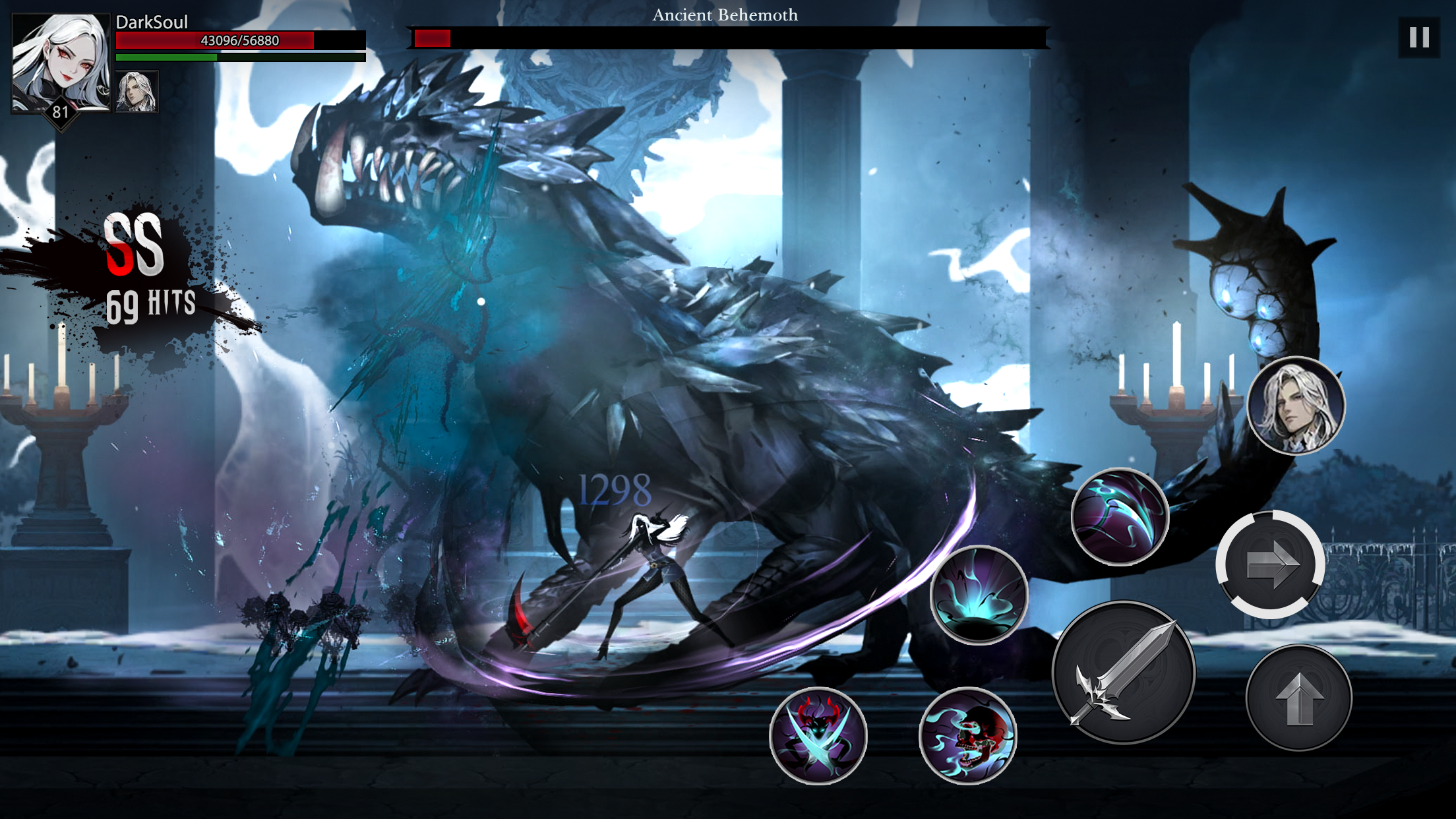
Task: Select the level 81 badge
Action: [x=61, y=113]
